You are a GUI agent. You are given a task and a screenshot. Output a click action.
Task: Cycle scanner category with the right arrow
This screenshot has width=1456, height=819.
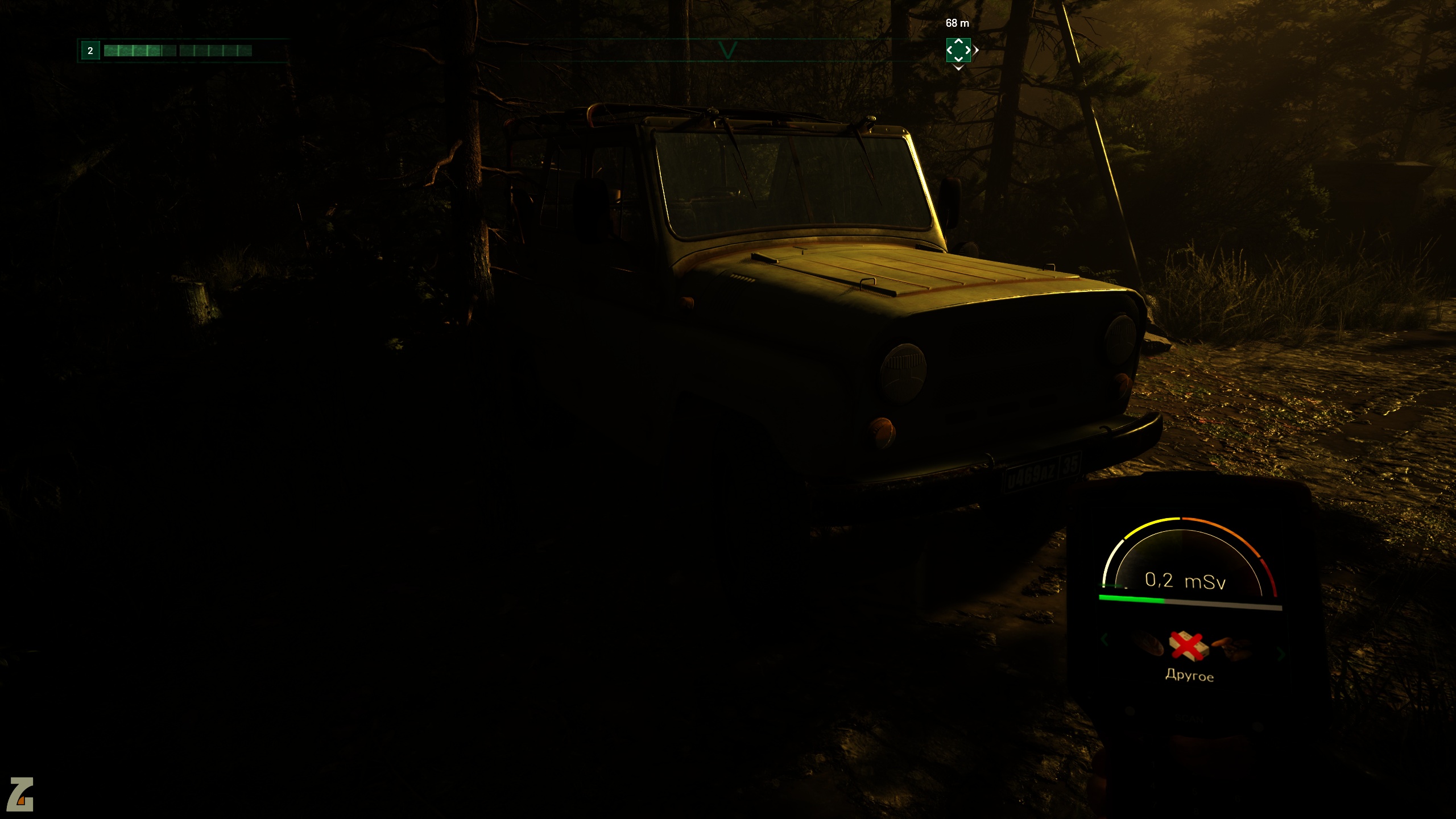1281,654
